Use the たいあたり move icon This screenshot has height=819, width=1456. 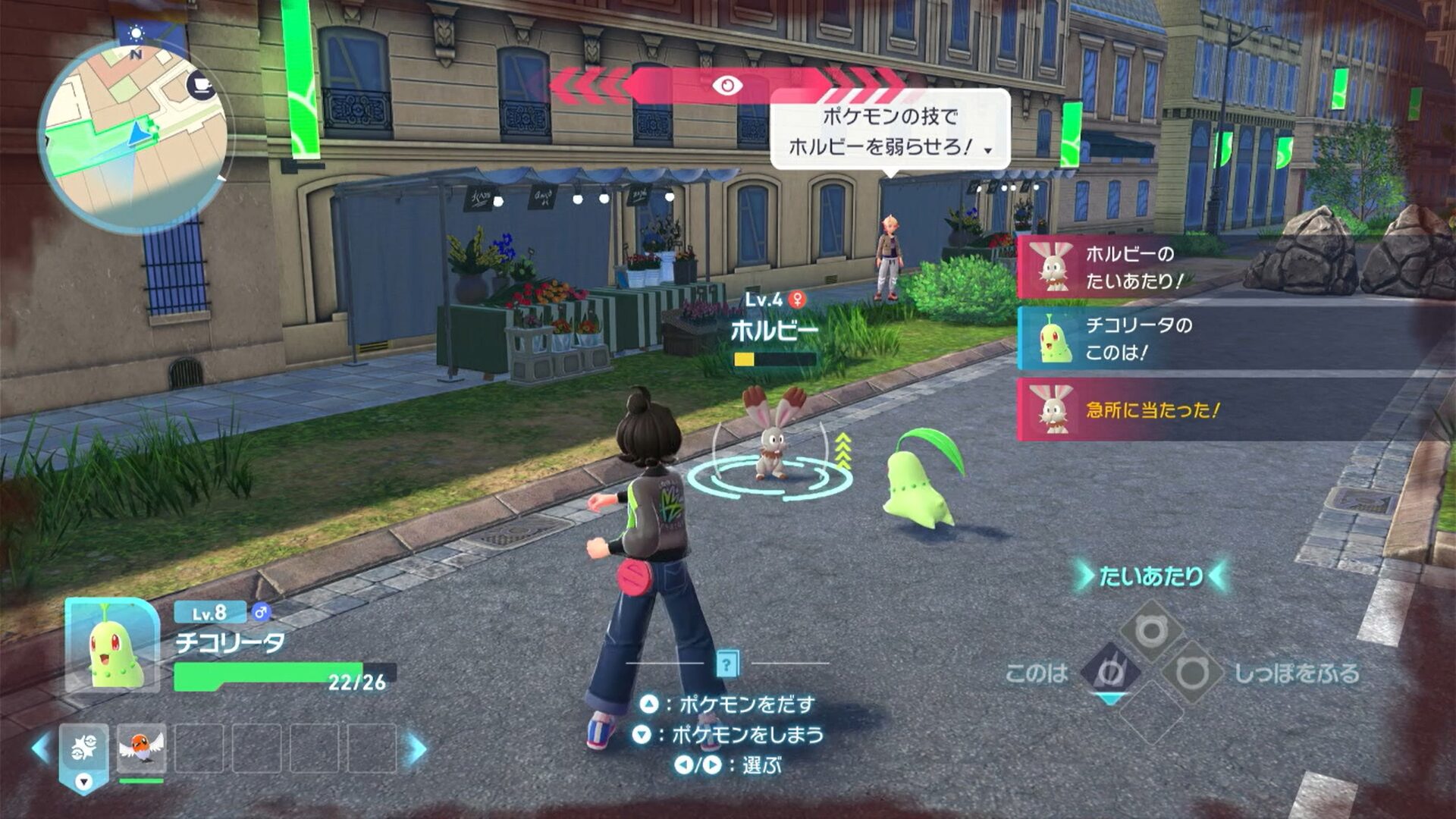(1150, 629)
